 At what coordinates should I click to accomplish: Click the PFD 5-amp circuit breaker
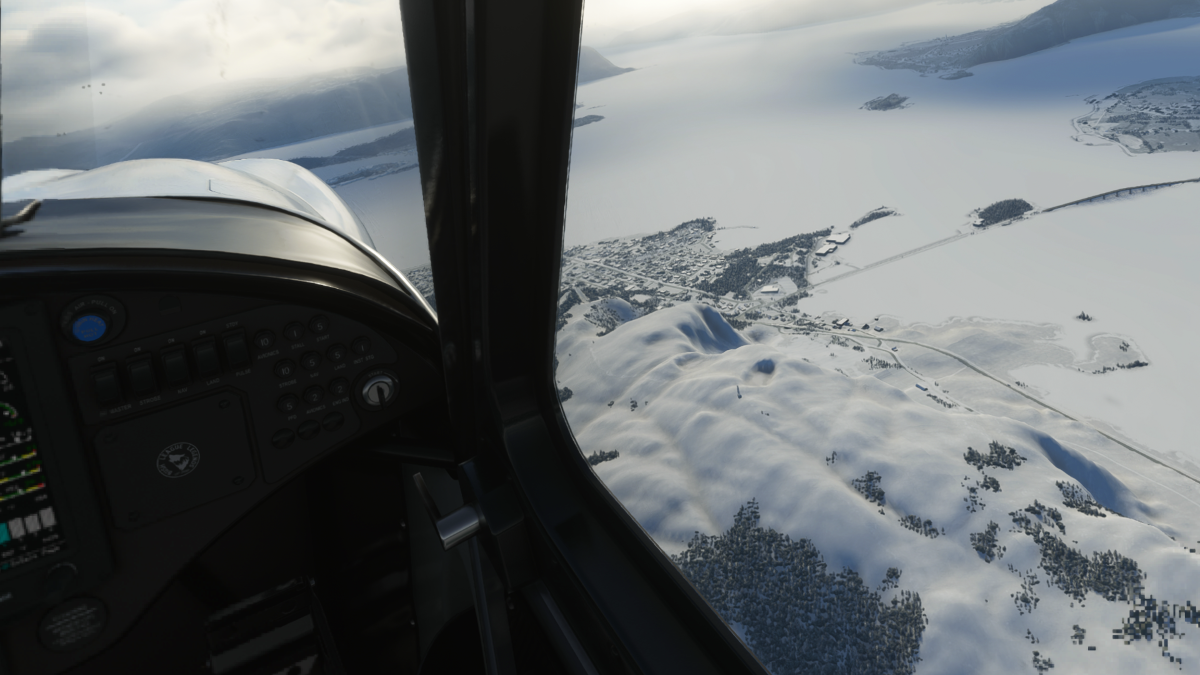click(x=289, y=403)
